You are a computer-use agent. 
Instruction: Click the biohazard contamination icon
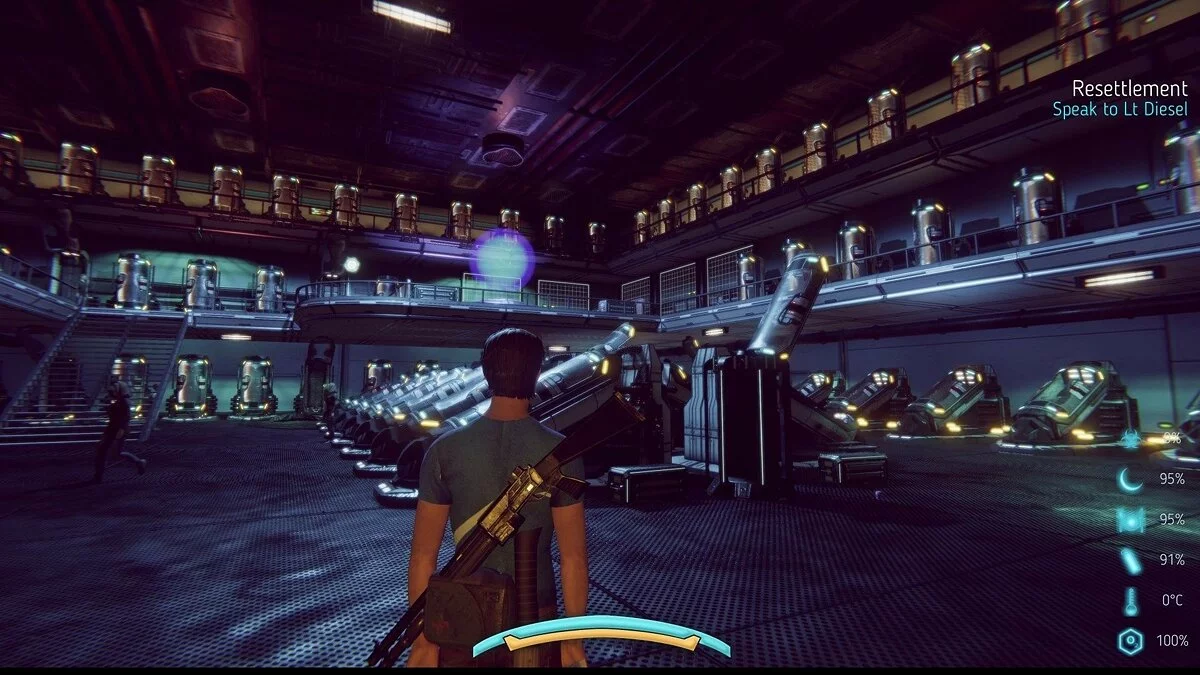(1130, 438)
